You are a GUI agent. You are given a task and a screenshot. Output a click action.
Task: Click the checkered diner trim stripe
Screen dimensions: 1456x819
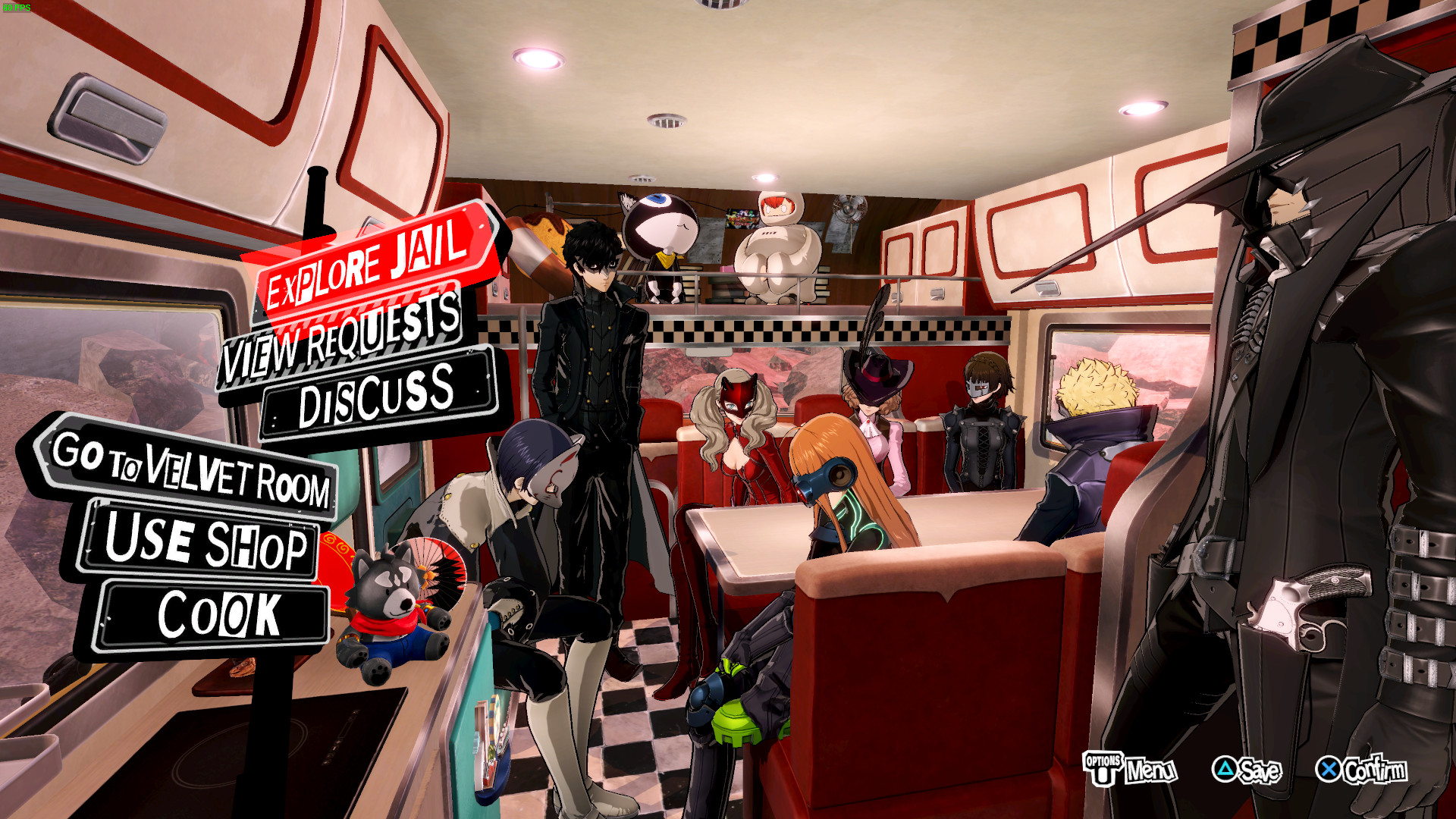pyautogui.click(x=758, y=329)
